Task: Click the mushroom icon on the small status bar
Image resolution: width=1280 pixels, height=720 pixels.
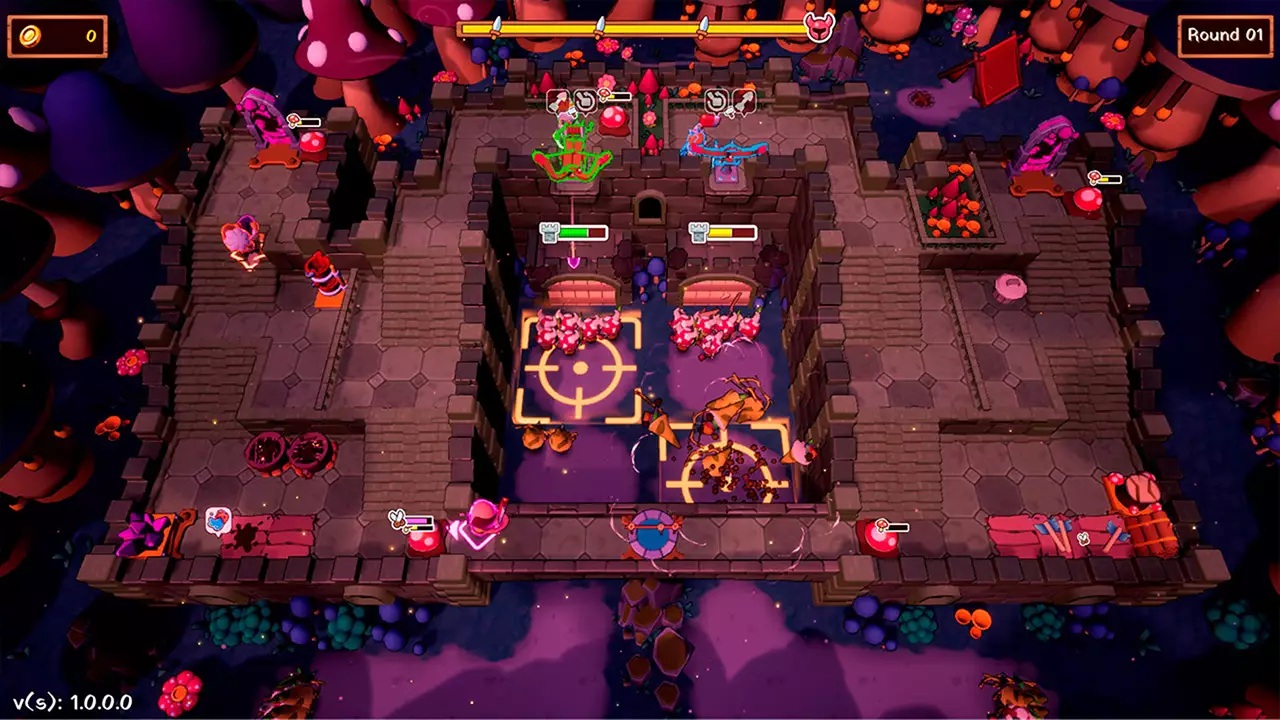Action: pos(603,96)
